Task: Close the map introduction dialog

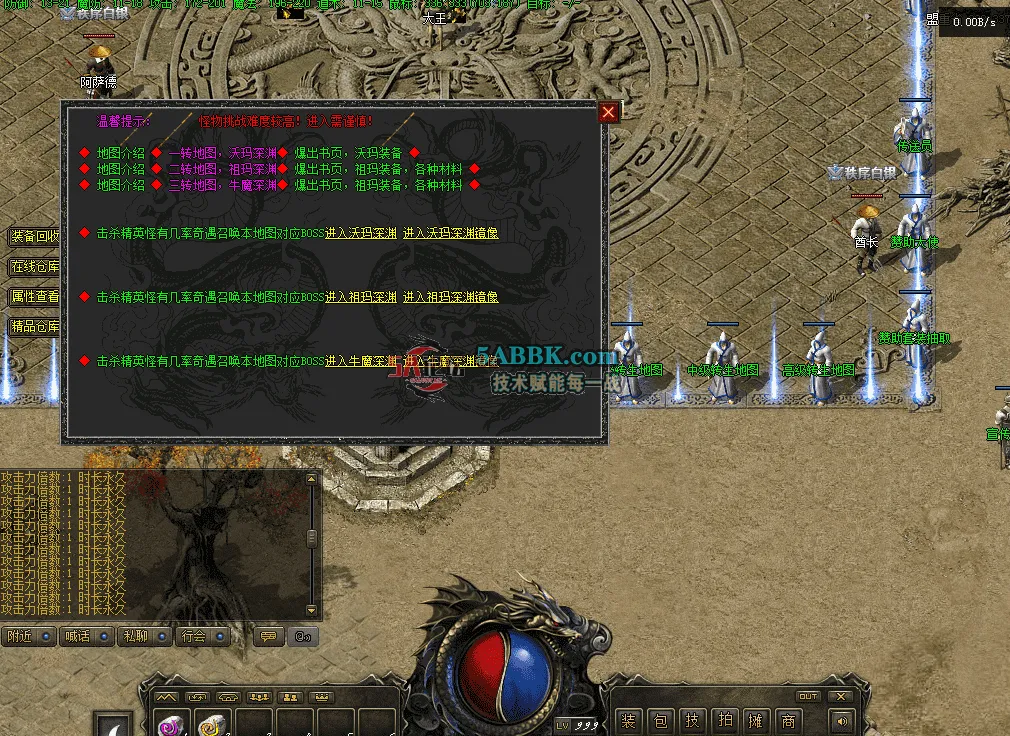Action: 608,112
